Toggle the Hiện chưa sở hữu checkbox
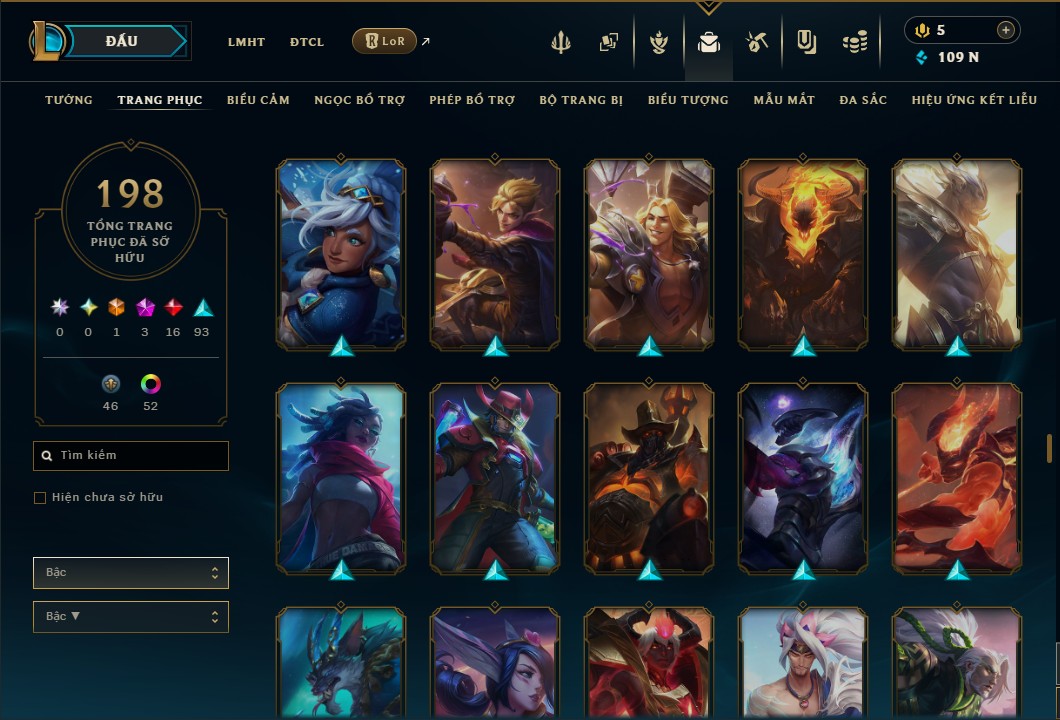This screenshot has height=720, width=1060. coord(40,498)
